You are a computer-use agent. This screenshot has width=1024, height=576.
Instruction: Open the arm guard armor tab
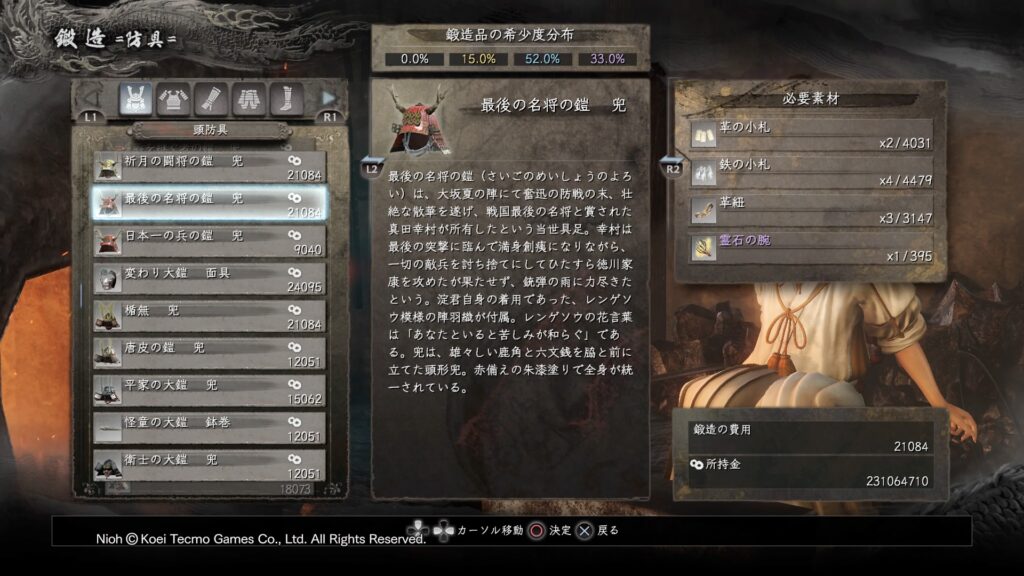212,99
